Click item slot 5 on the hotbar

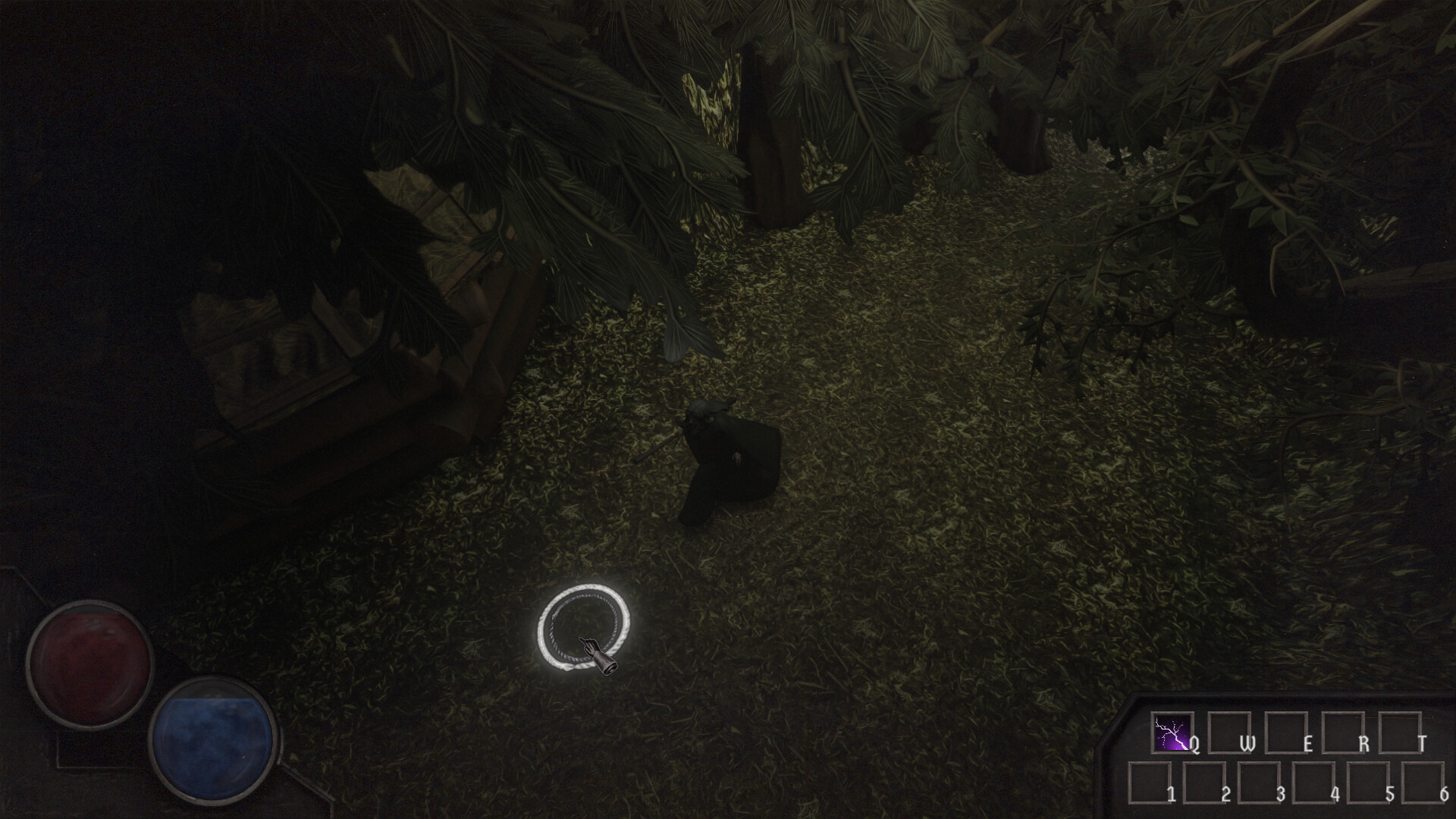pos(1368,783)
